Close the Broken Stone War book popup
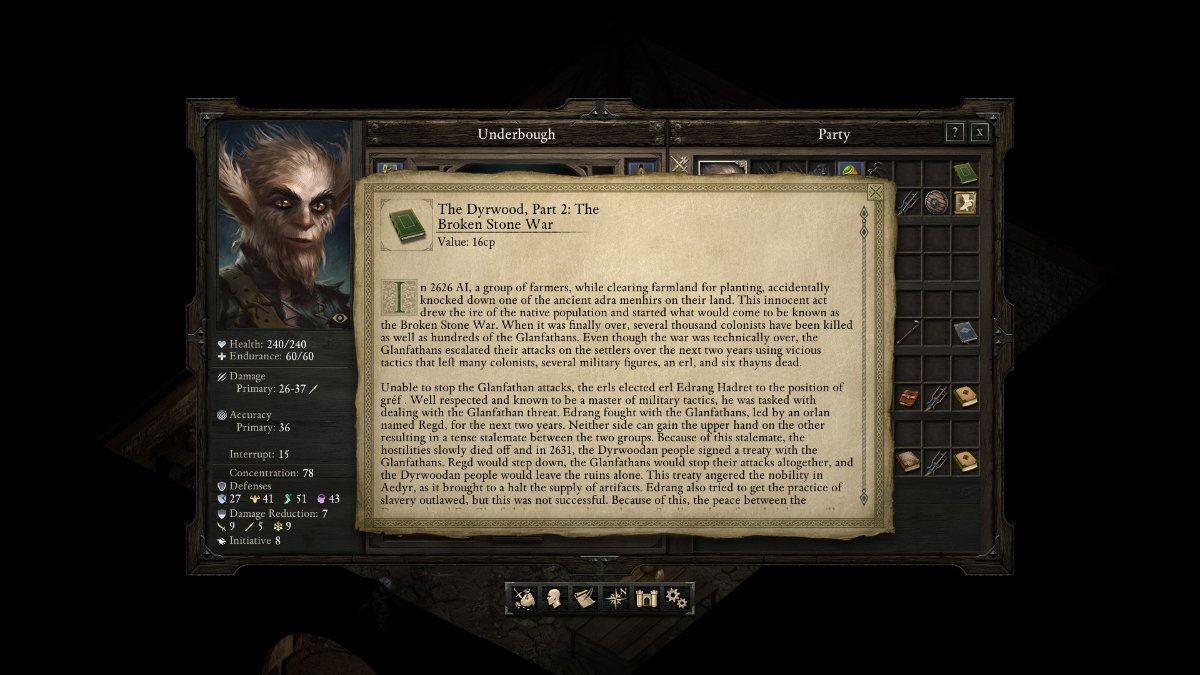 coord(875,192)
